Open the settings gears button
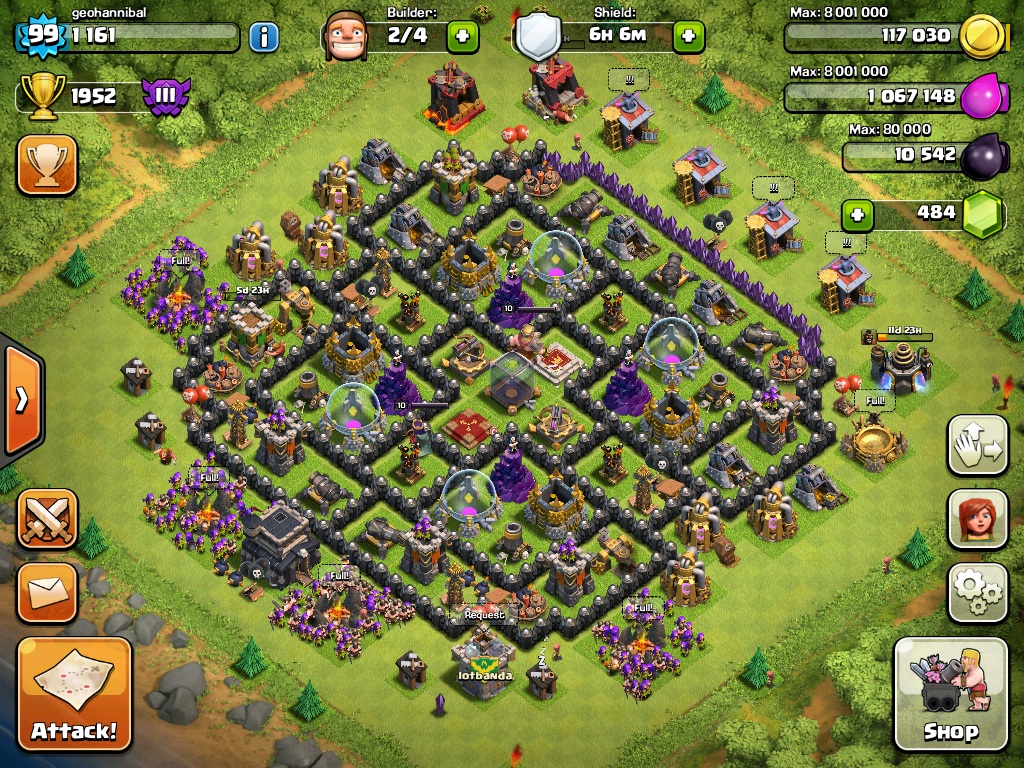The width and height of the screenshot is (1024, 768). coord(977,593)
